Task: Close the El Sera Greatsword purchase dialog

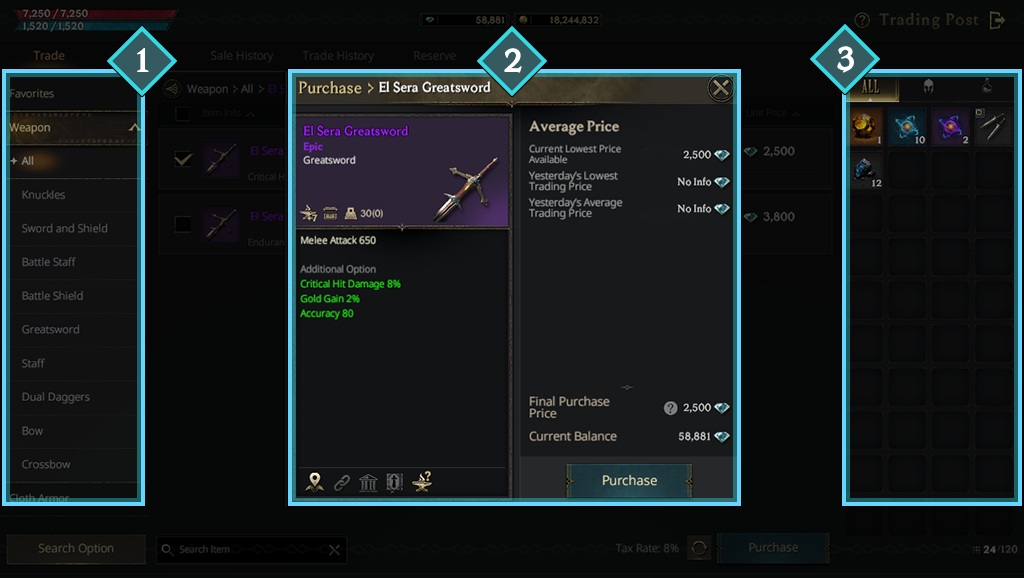Action: [720, 88]
